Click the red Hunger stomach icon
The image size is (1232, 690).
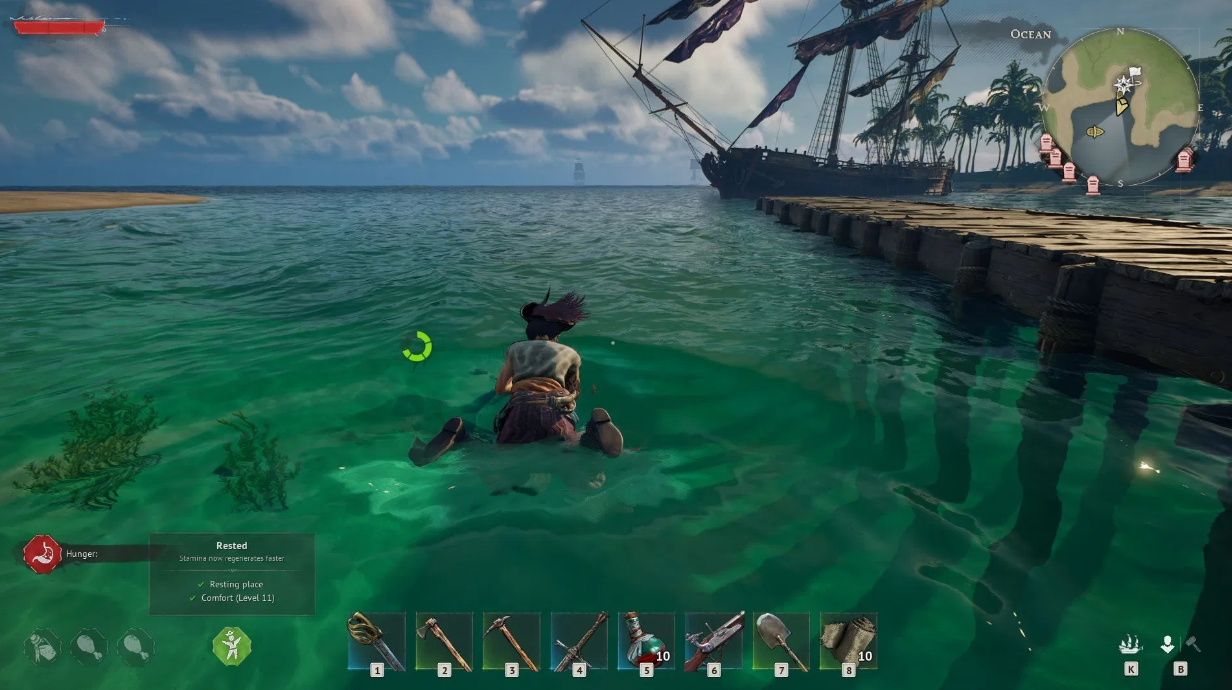42,553
